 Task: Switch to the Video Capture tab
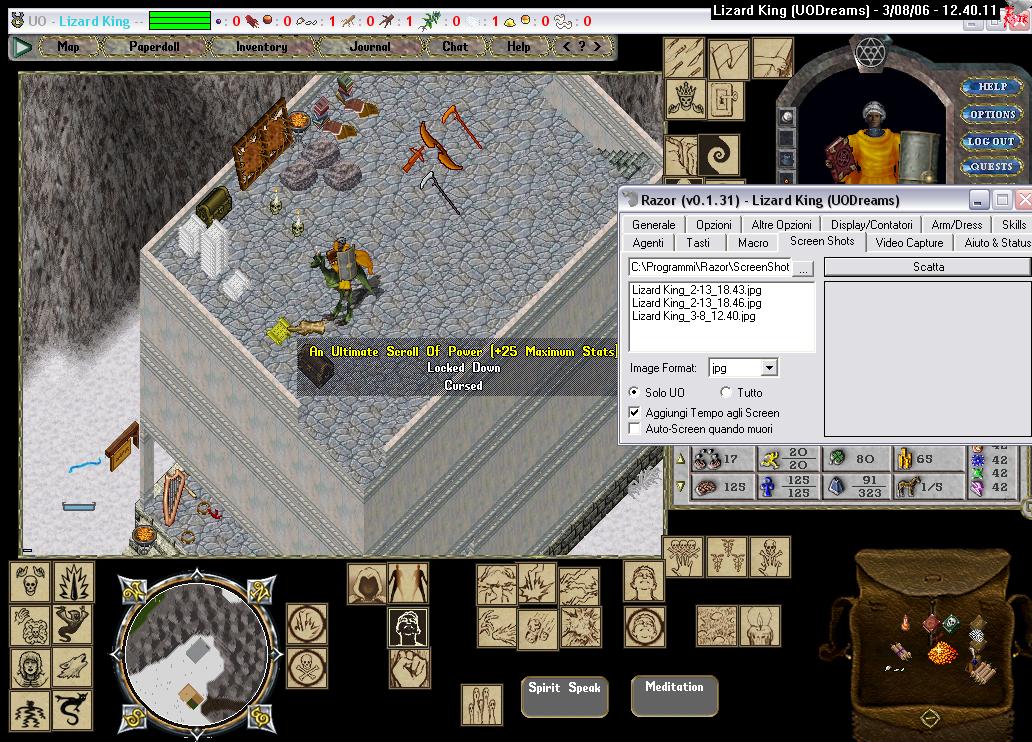[x=909, y=242]
